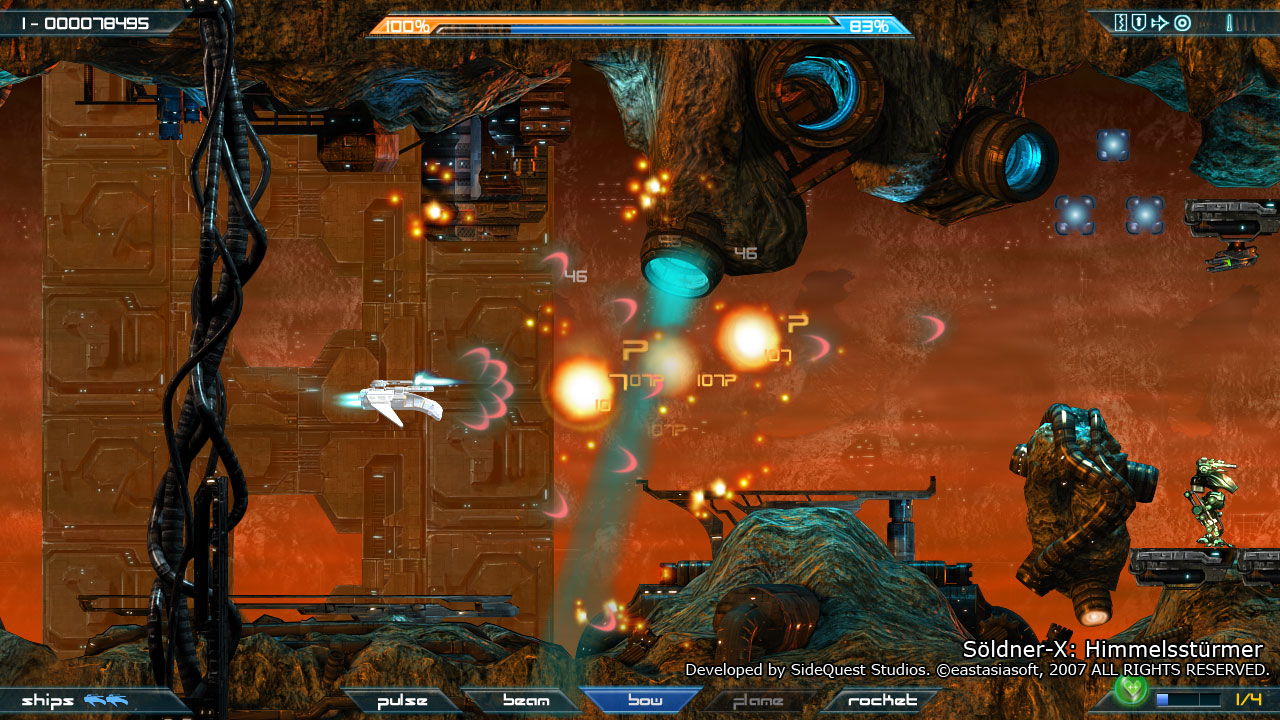The image size is (1280, 720).
Task: Click the grayed-out plane weapon
Action: [x=757, y=700]
